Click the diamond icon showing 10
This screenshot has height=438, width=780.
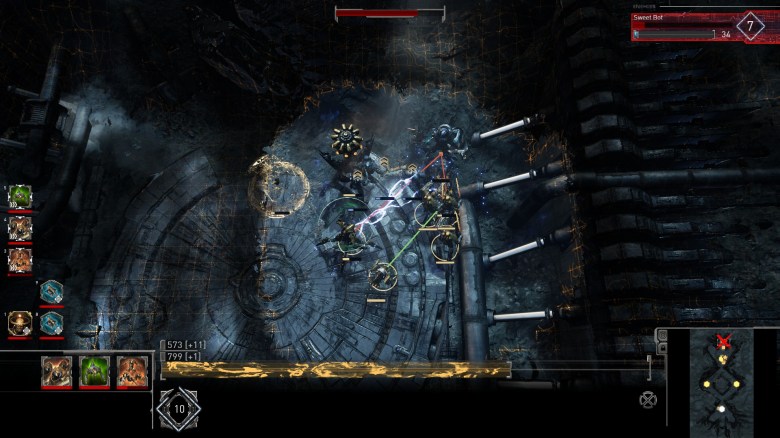click(x=179, y=408)
